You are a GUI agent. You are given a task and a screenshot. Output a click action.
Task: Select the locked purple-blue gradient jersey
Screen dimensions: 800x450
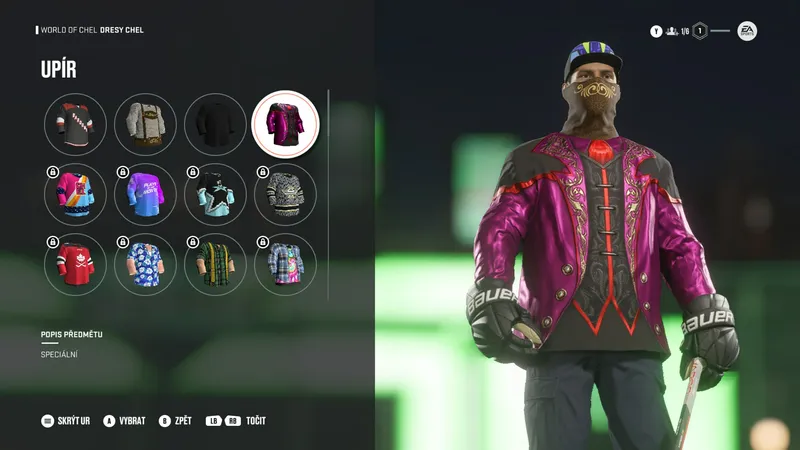point(145,194)
